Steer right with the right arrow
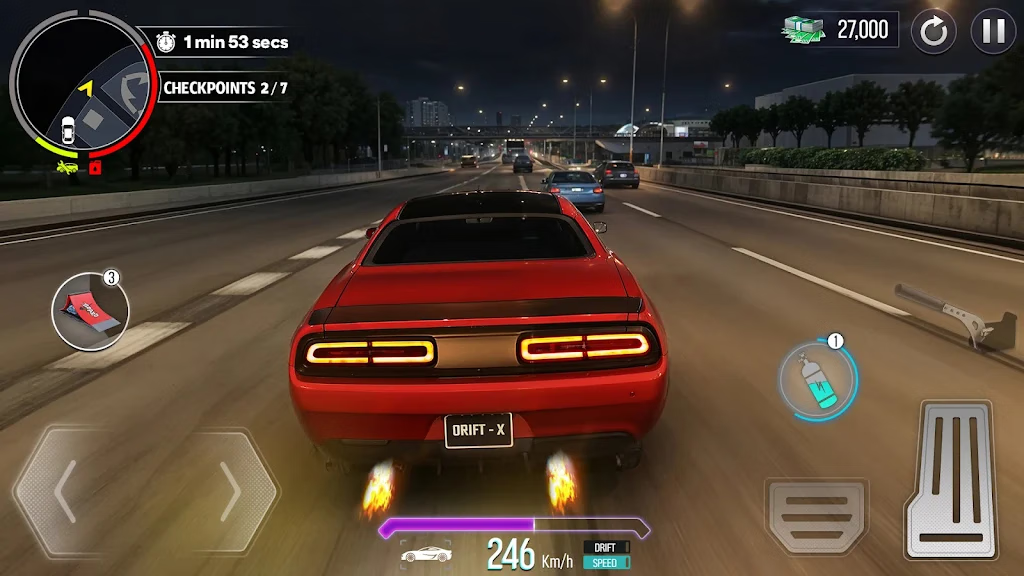1024x576 pixels. tap(229, 492)
